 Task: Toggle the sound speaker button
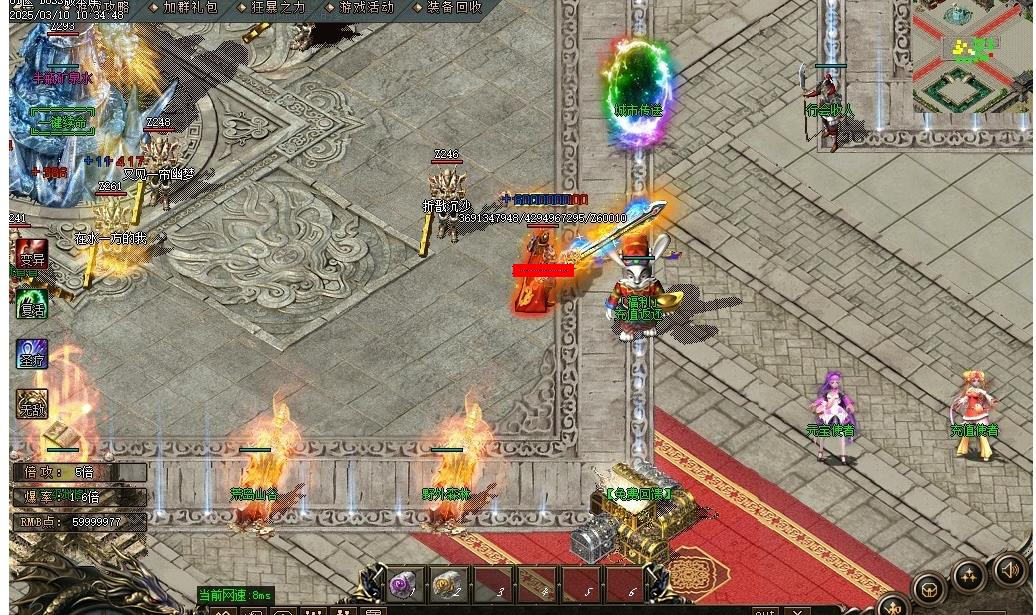point(1010,571)
